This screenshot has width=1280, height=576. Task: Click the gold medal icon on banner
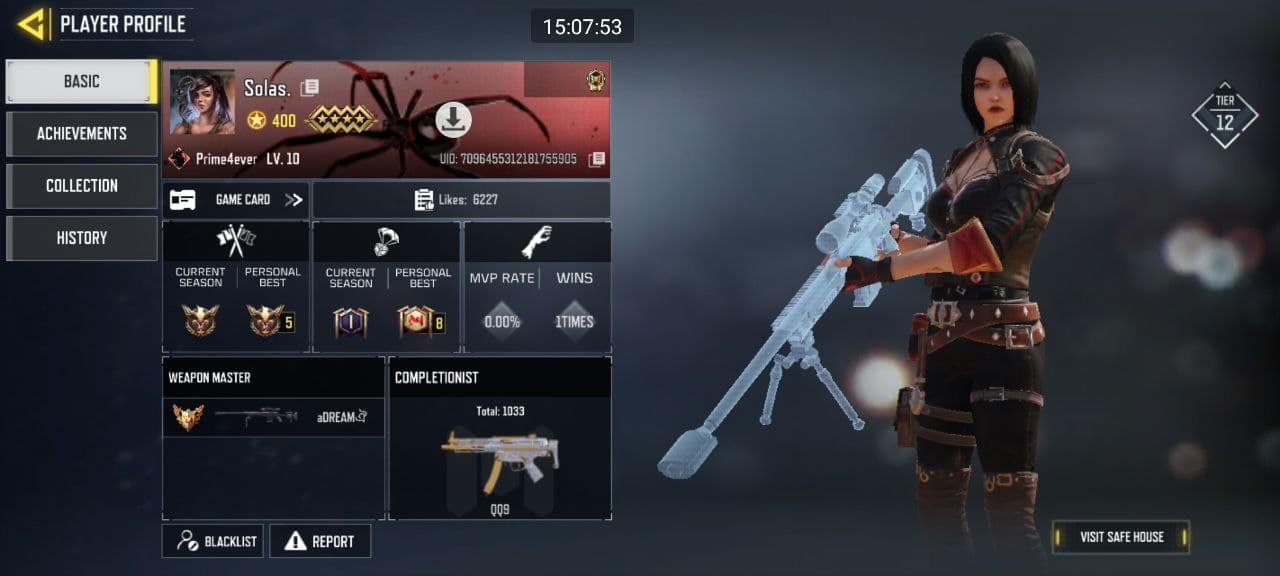tap(596, 82)
